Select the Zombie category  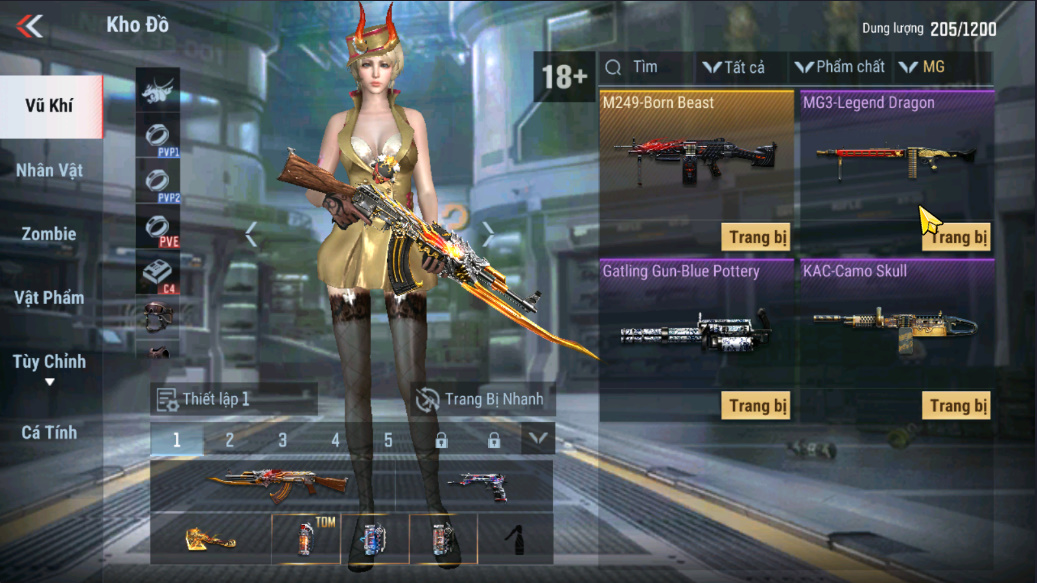coord(49,234)
